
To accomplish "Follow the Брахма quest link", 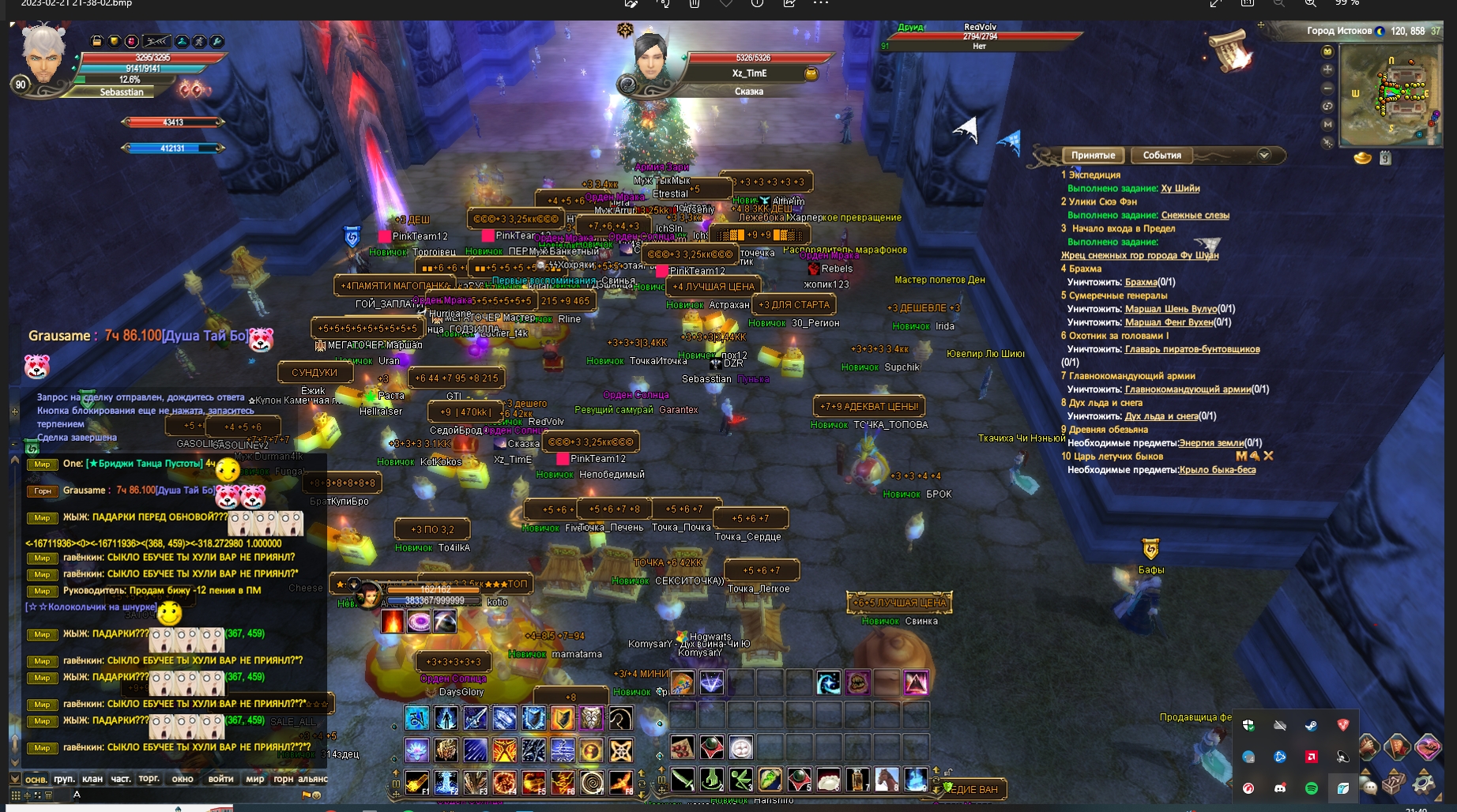I will click(1140, 282).
